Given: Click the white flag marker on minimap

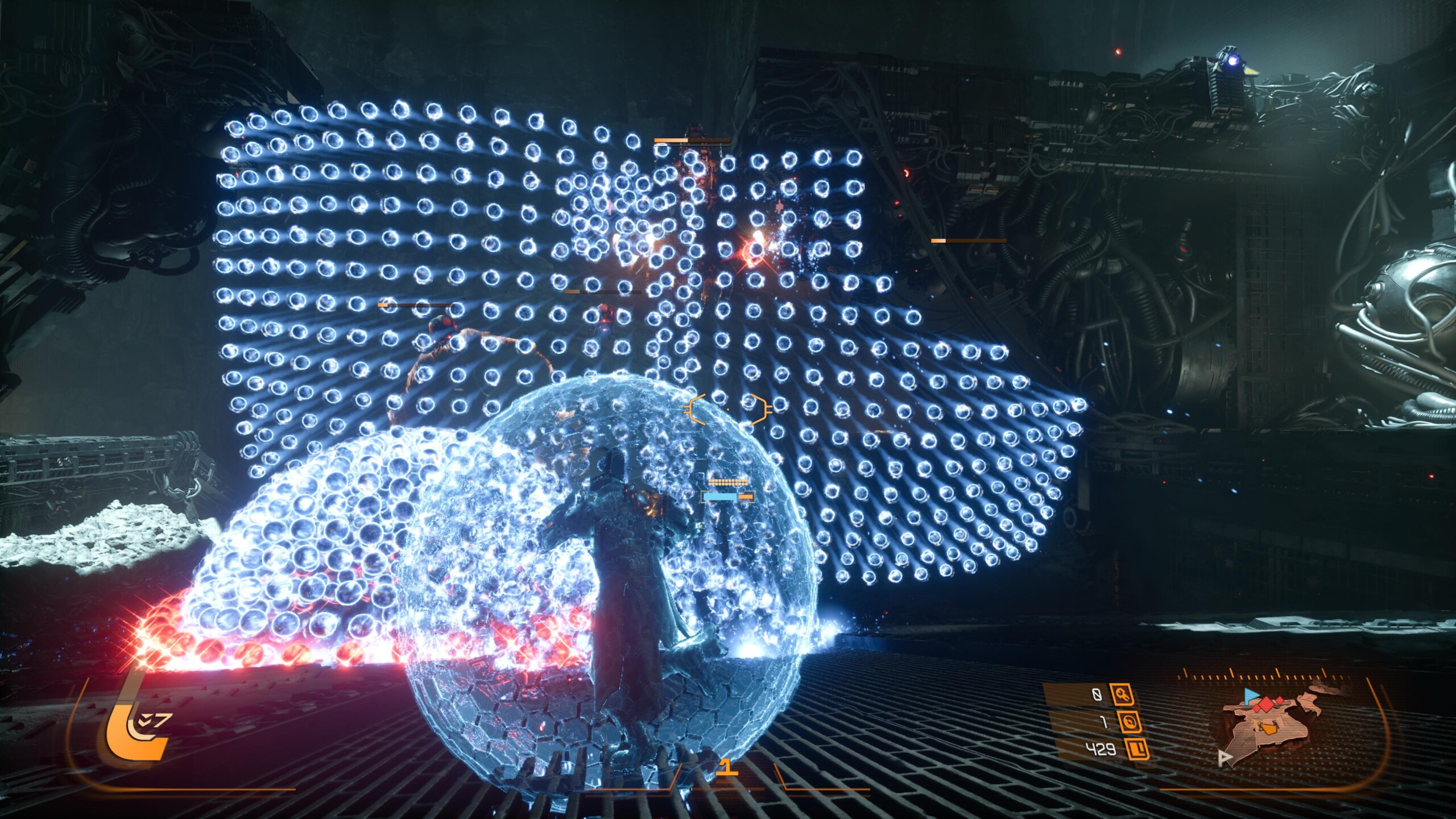Looking at the screenshot, I should click(x=1225, y=758).
